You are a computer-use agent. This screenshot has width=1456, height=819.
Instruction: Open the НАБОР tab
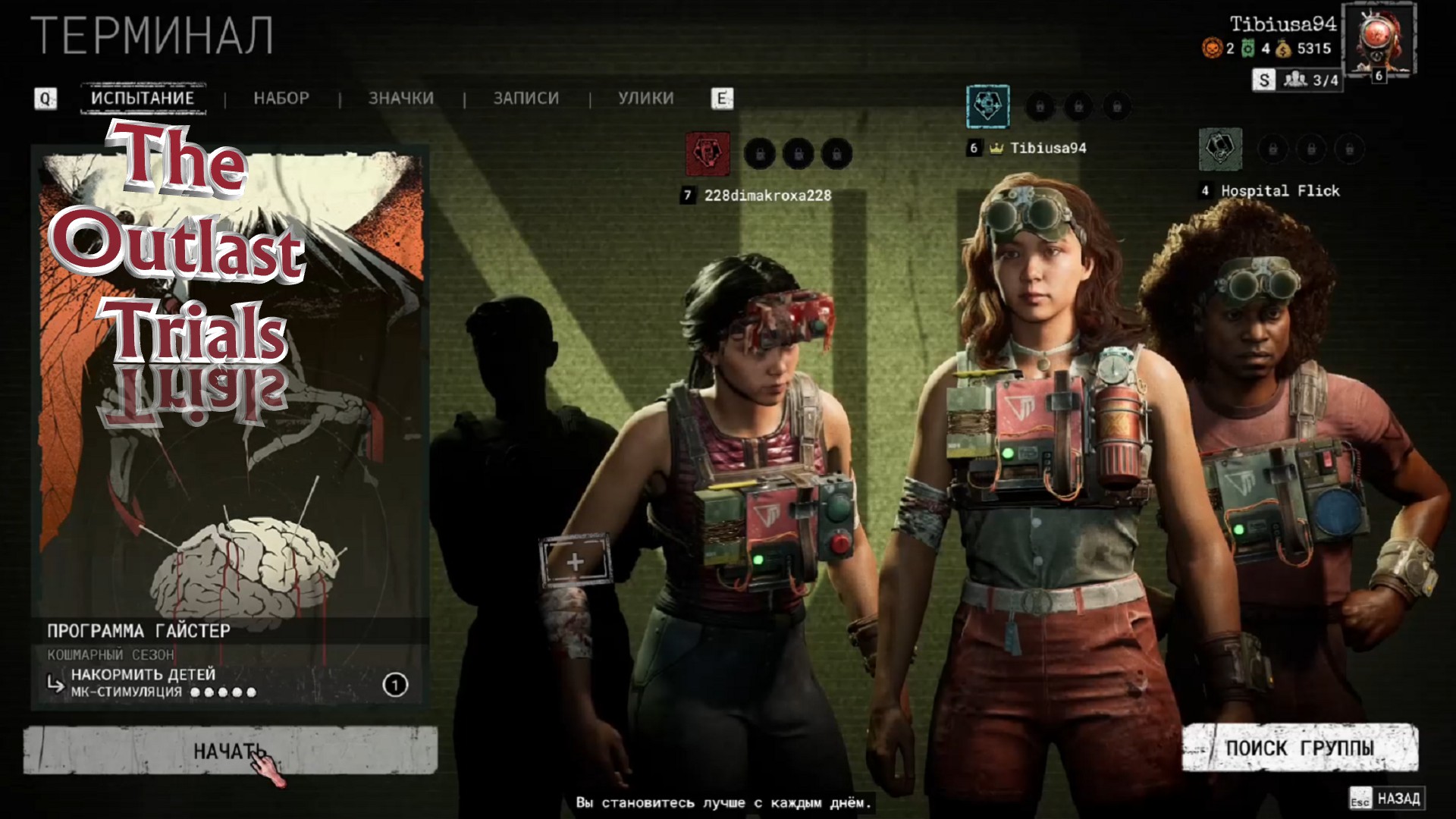point(281,99)
